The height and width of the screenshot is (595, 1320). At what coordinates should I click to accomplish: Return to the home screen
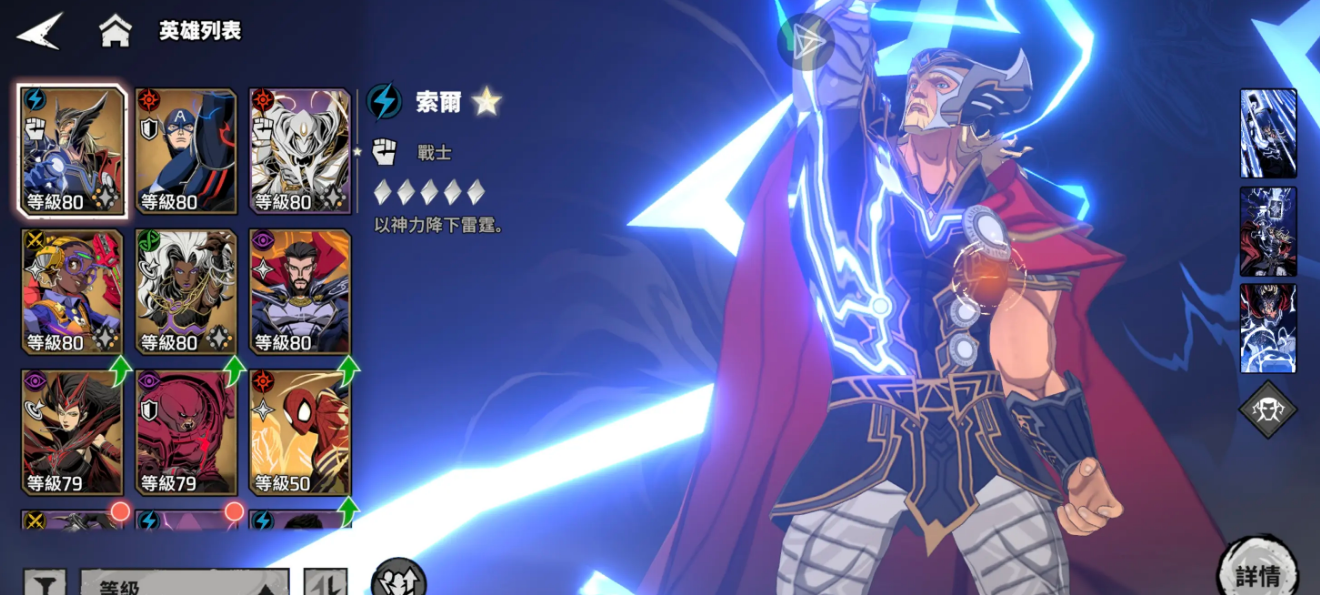pos(115,31)
